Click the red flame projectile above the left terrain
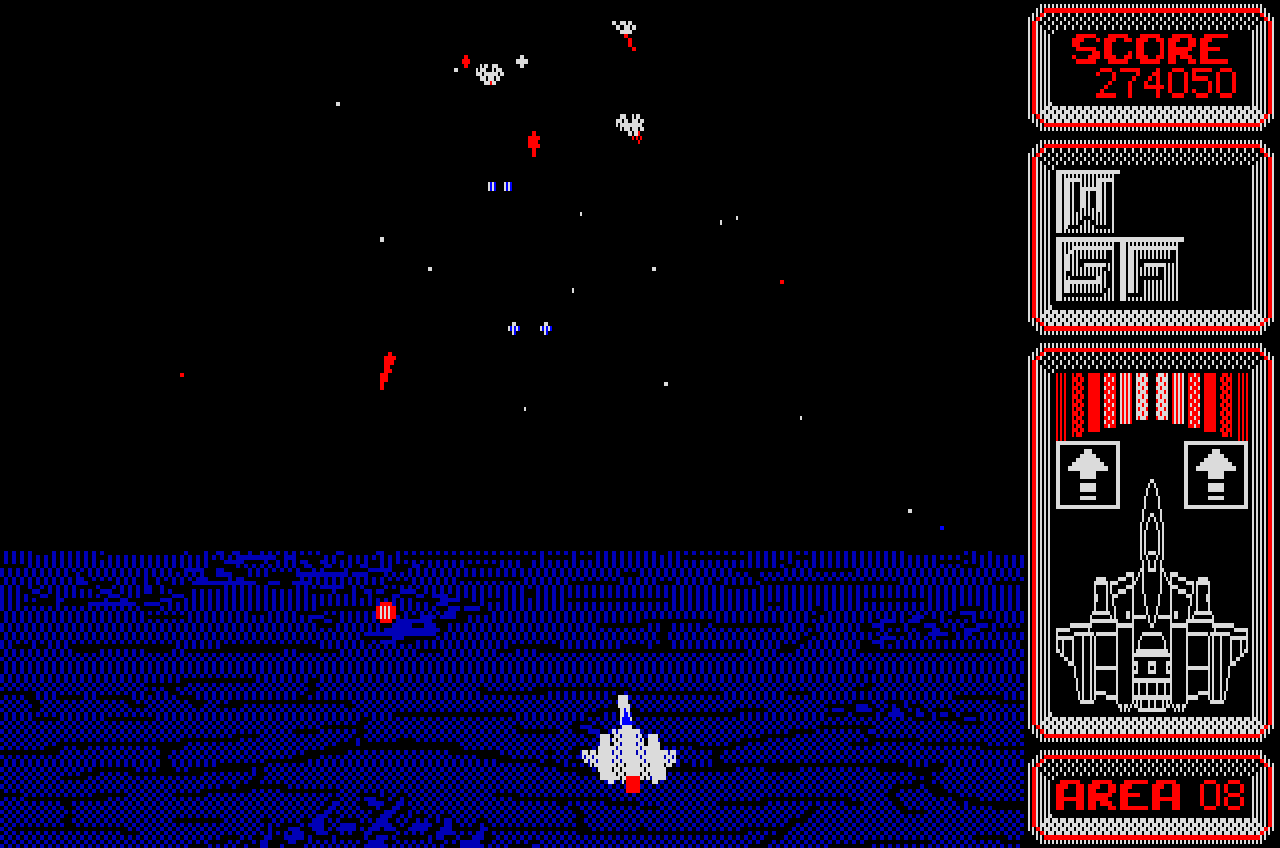 click(x=385, y=370)
